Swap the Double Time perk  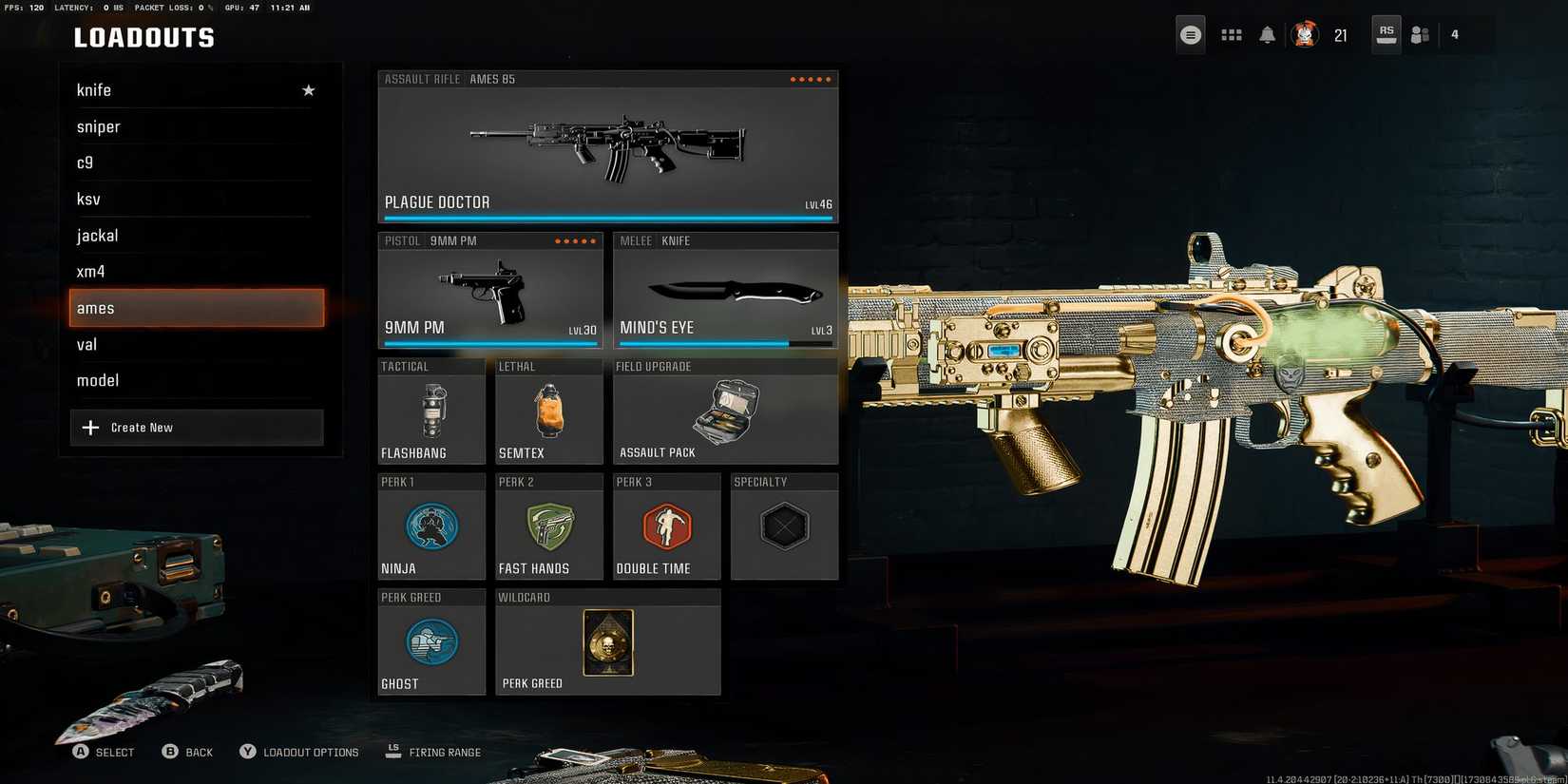(x=666, y=527)
